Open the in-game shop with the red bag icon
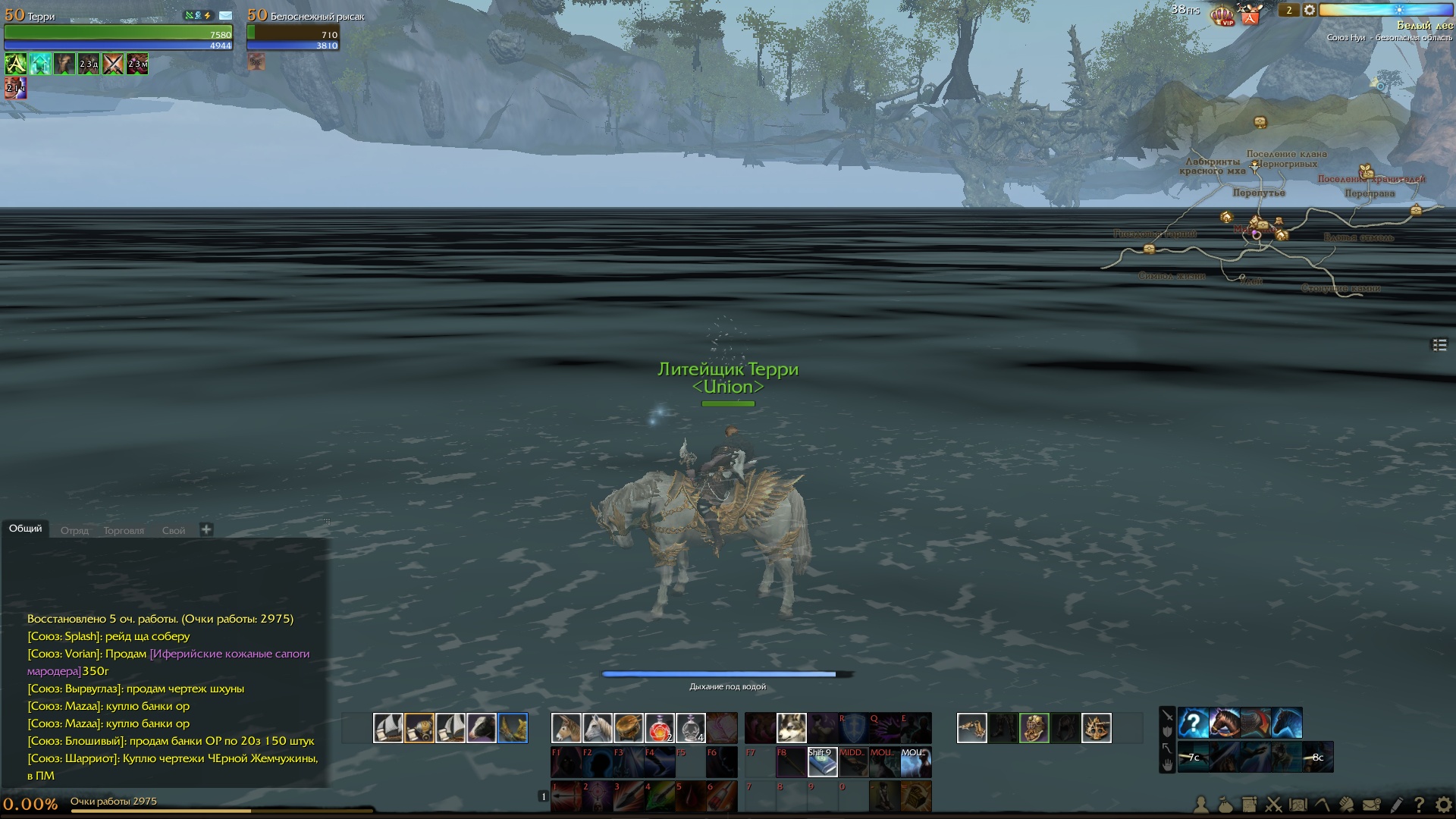The height and width of the screenshot is (819, 1456). coord(1250,14)
